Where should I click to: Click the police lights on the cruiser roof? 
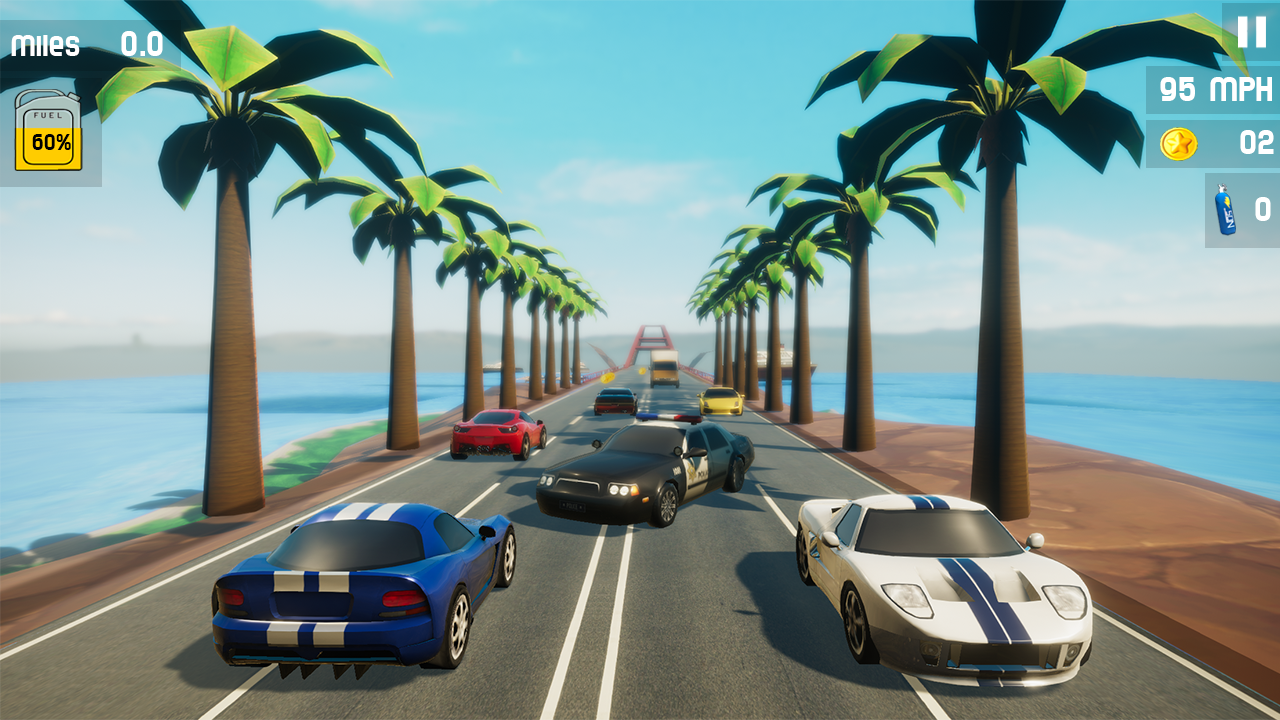point(668,418)
